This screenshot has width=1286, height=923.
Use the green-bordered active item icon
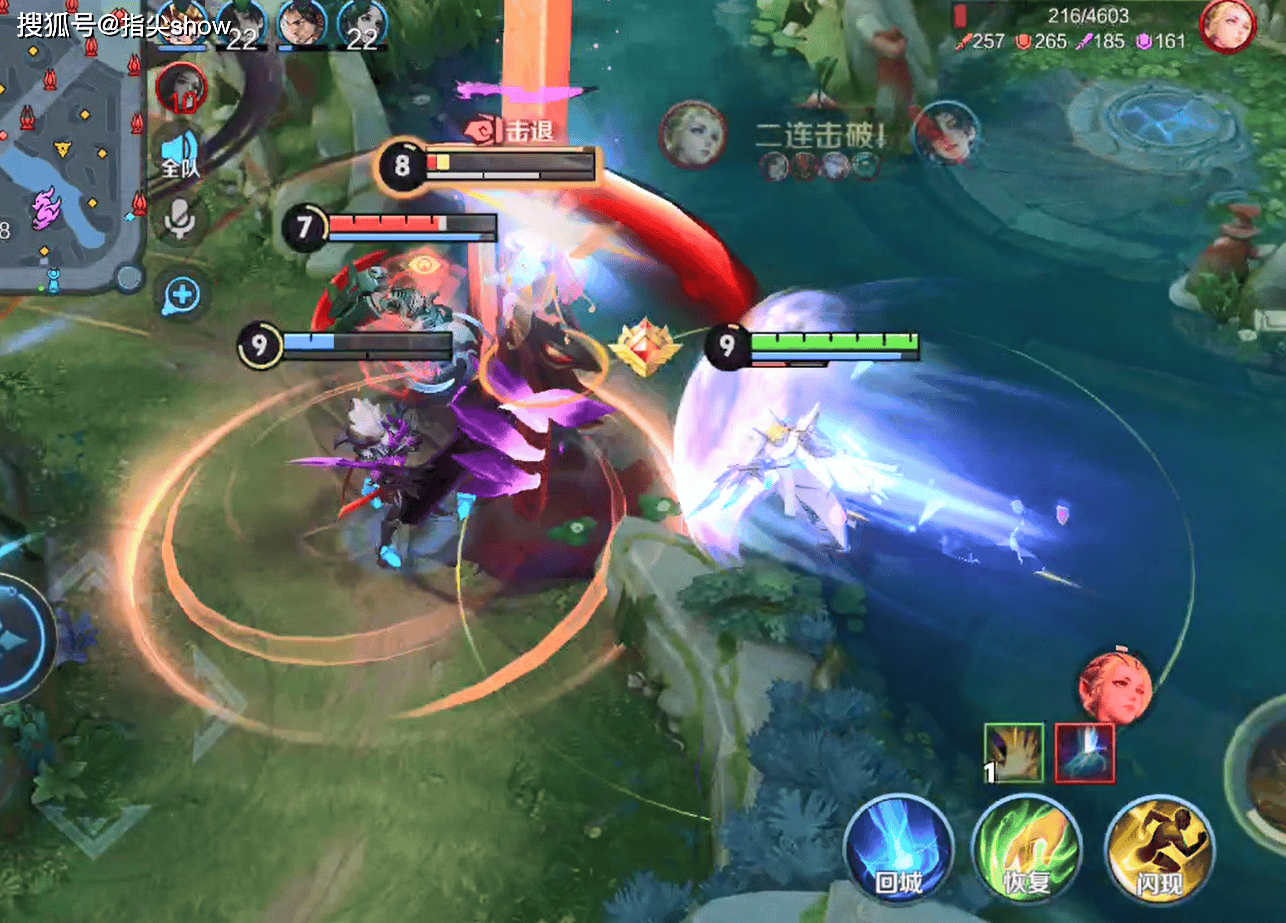(1014, 752)
